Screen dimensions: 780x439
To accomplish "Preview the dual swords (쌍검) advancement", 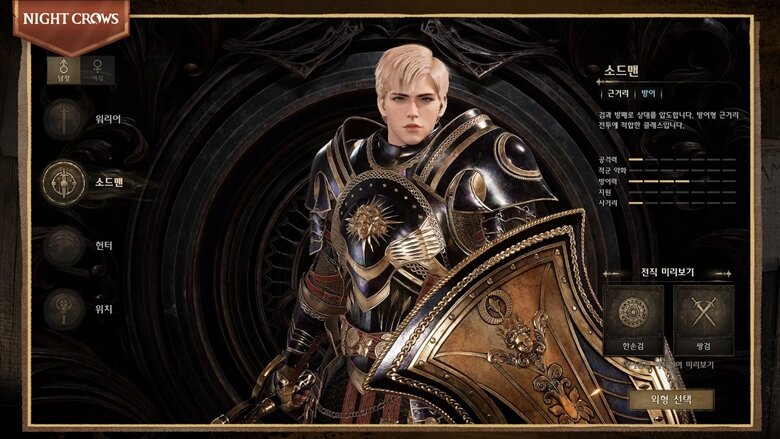I will point(703,320).
